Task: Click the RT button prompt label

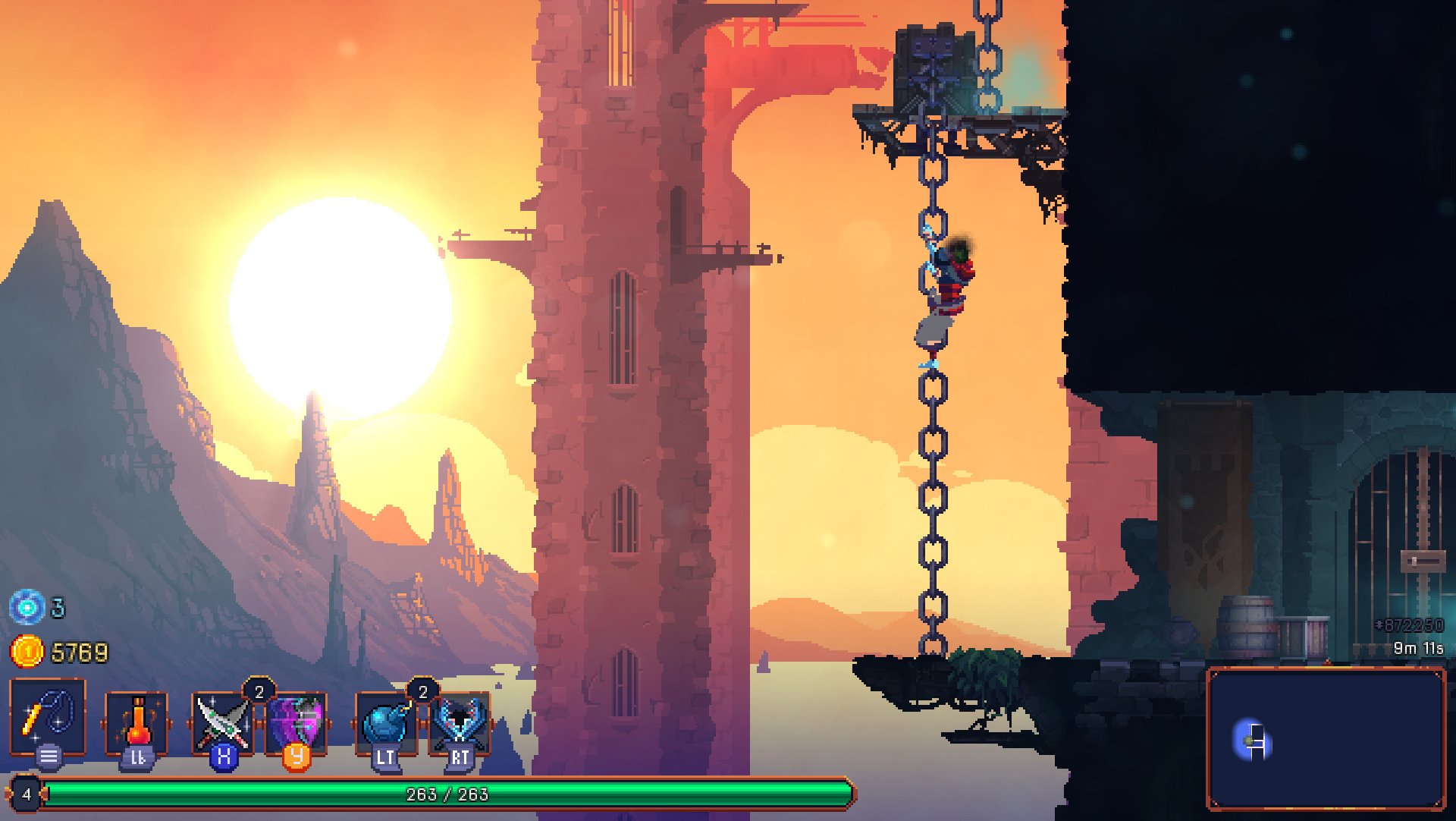Action: [x=460, y=757]
